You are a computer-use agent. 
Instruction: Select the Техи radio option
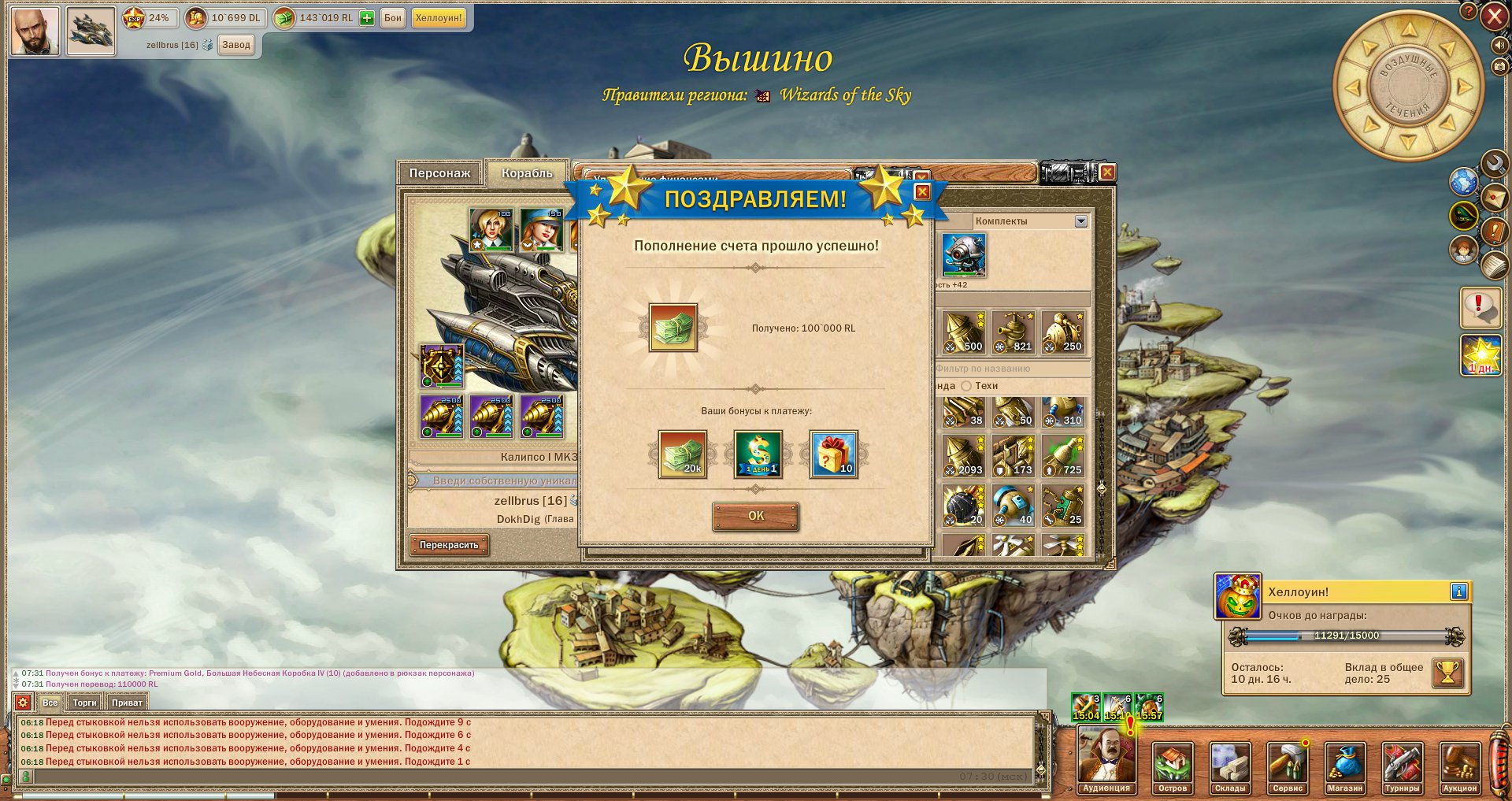966,386
